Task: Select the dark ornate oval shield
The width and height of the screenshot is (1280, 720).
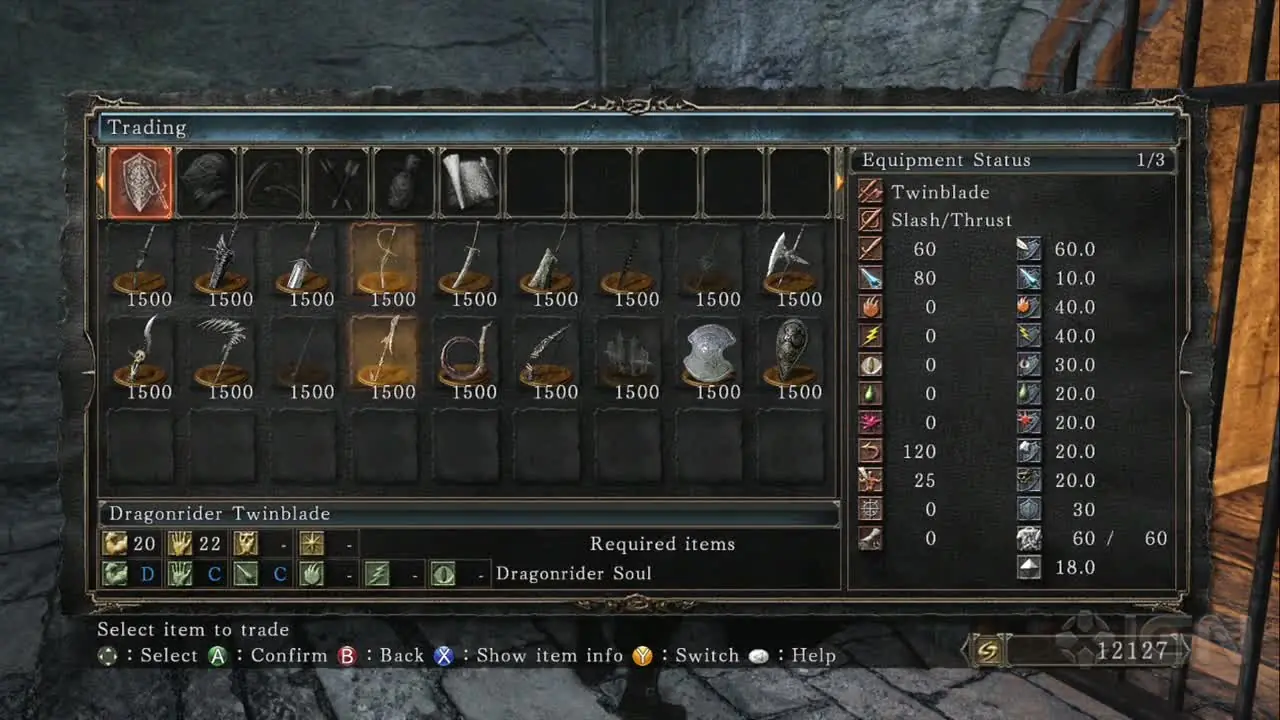Action: [792, 353]
